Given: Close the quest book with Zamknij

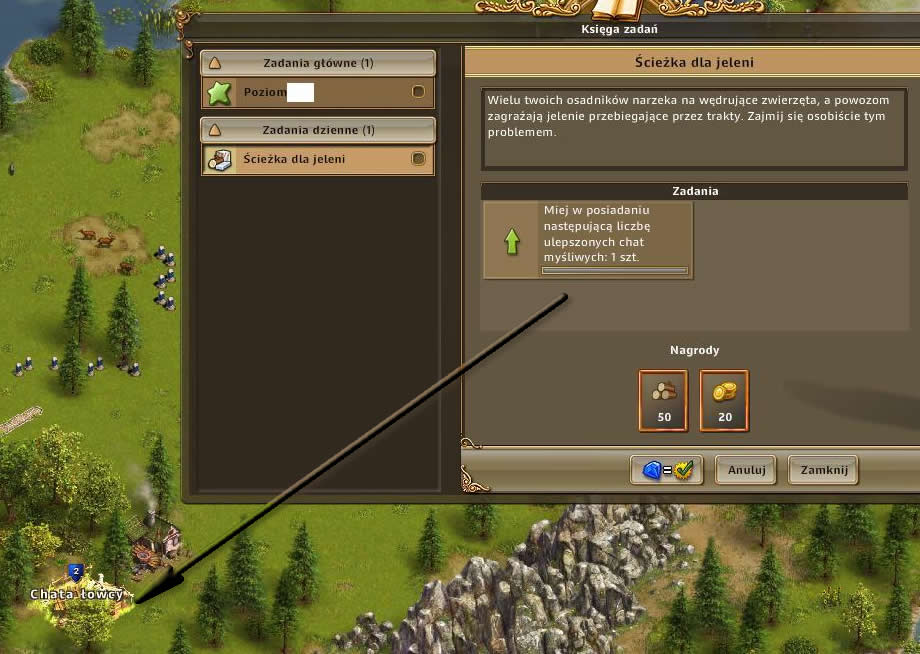Looking at the screenshot, I should click(823, 469).
